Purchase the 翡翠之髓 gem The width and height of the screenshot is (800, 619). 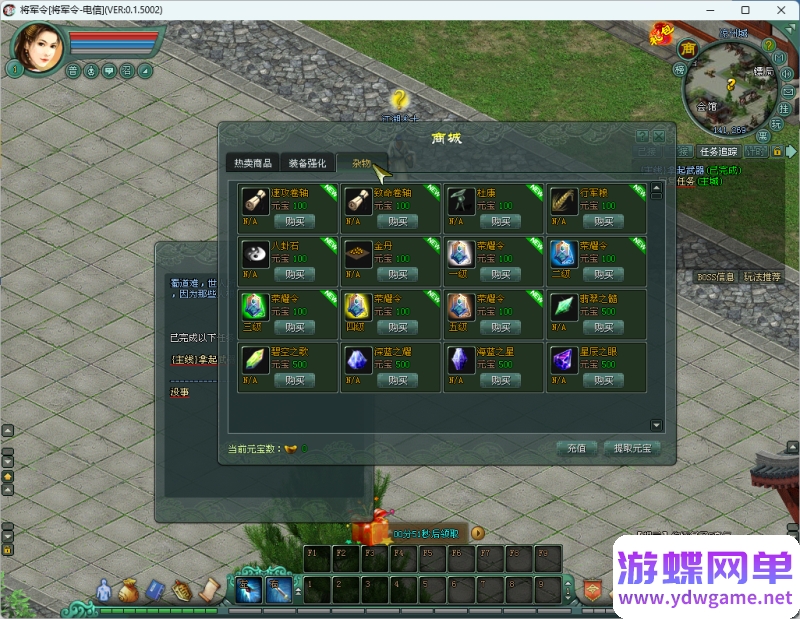(x=602, y=327)
